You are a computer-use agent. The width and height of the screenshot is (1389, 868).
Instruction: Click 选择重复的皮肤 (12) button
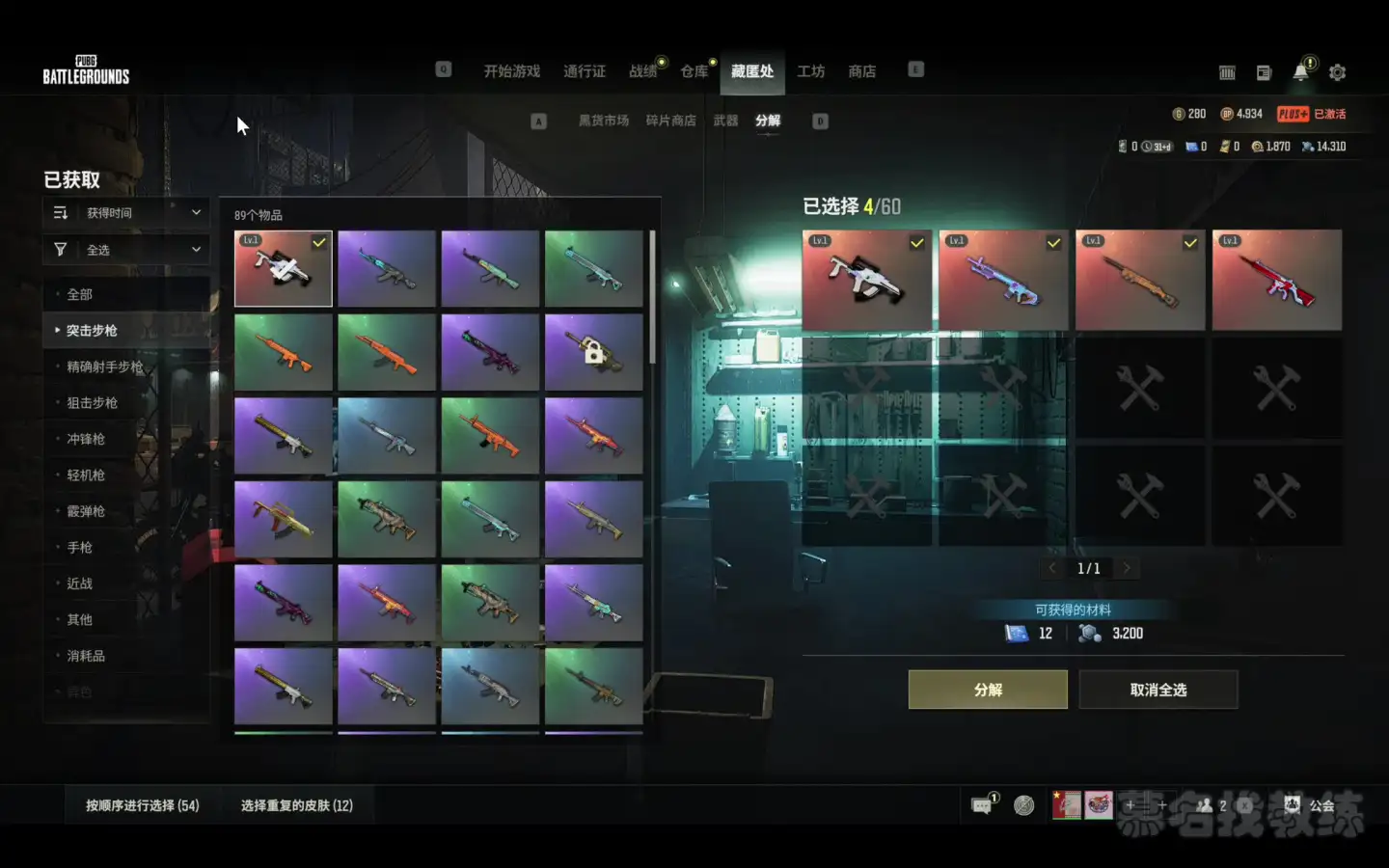point(297,805)
